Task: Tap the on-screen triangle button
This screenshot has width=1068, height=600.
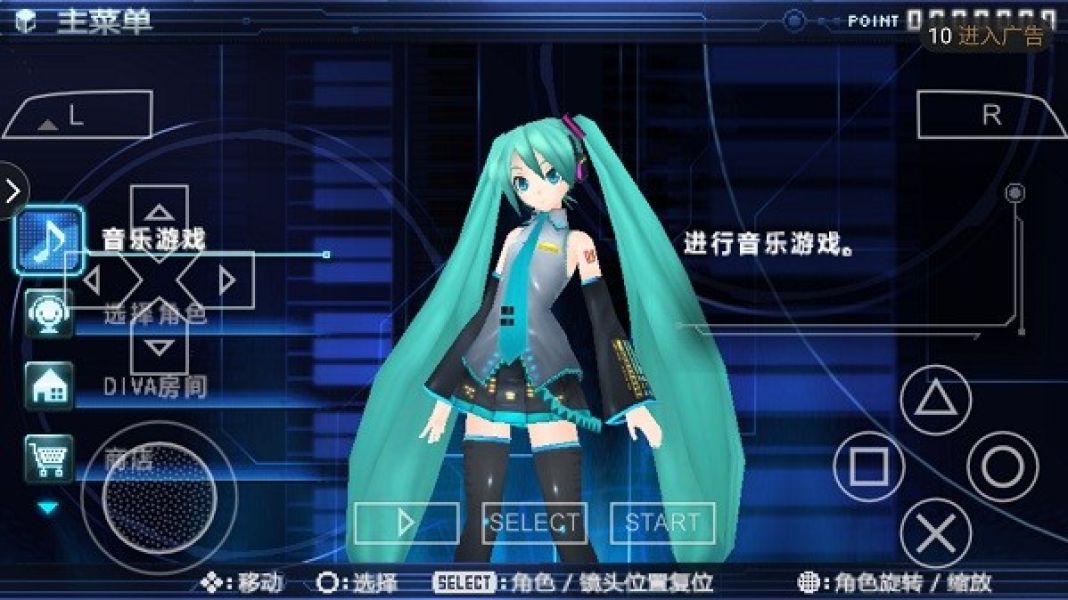Action: point(936,400)
